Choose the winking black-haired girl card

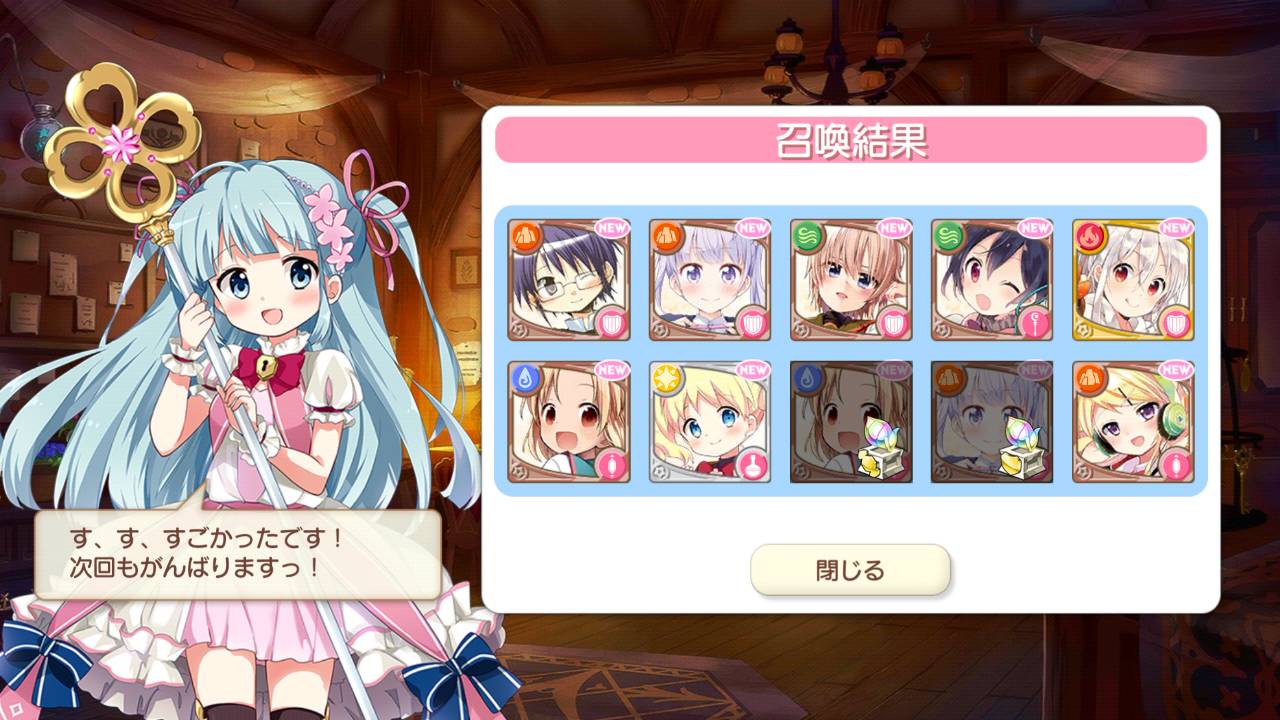(x=992, y=280)
